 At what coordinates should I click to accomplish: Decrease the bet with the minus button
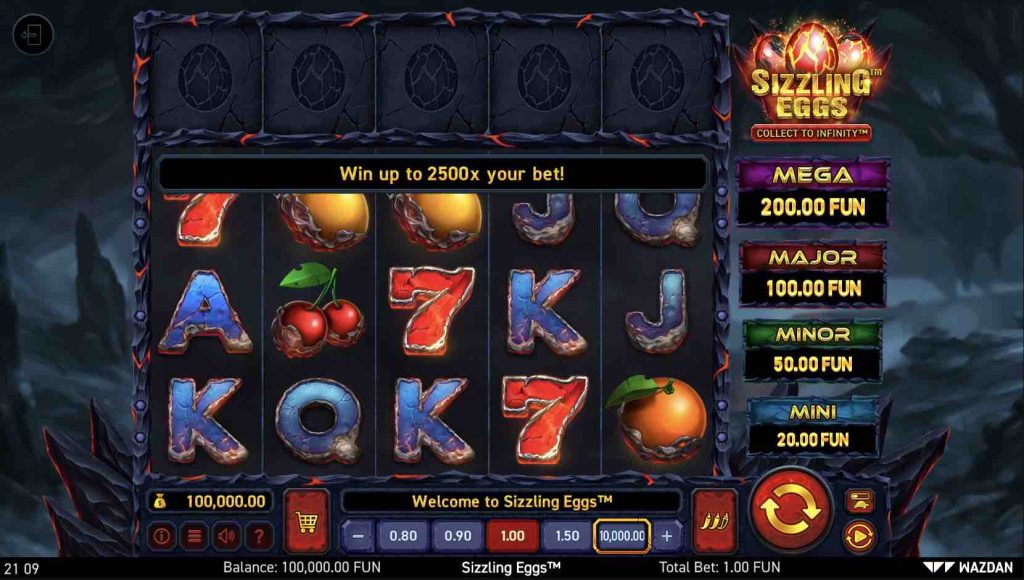click(357, 535)
